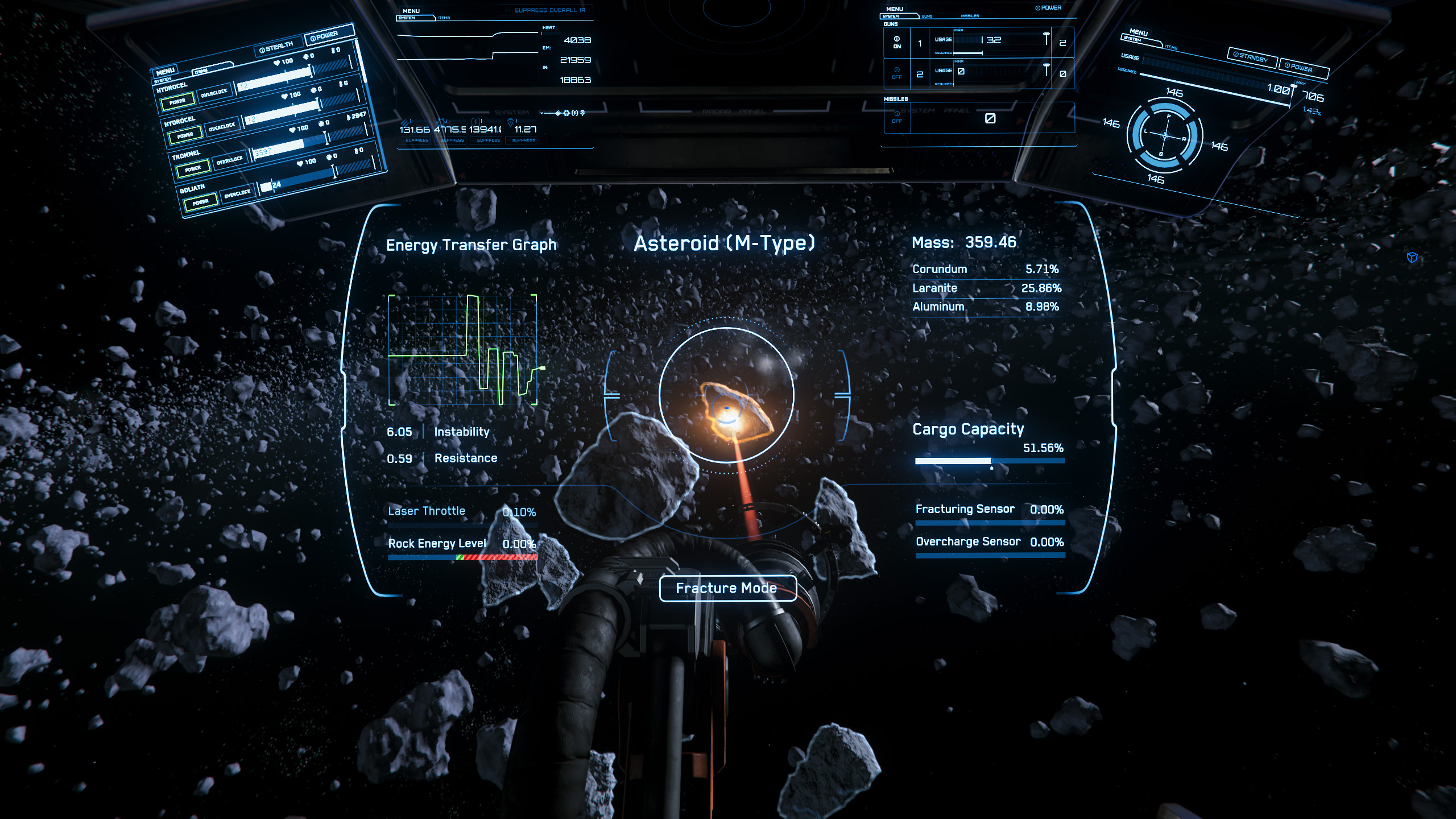Toggle gun group 1 On switch

(897, 42)
